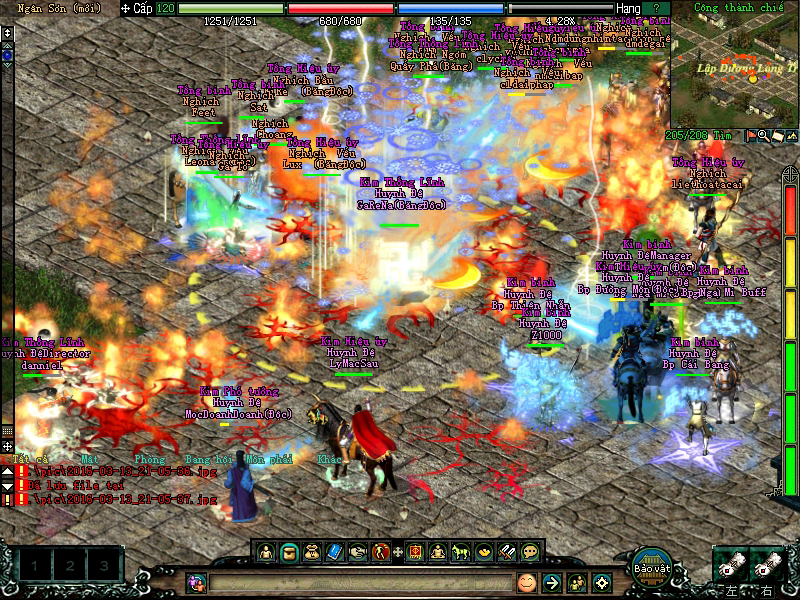Open the handshake icon in toolbar

pyautogui.click(x=357, y=551)
